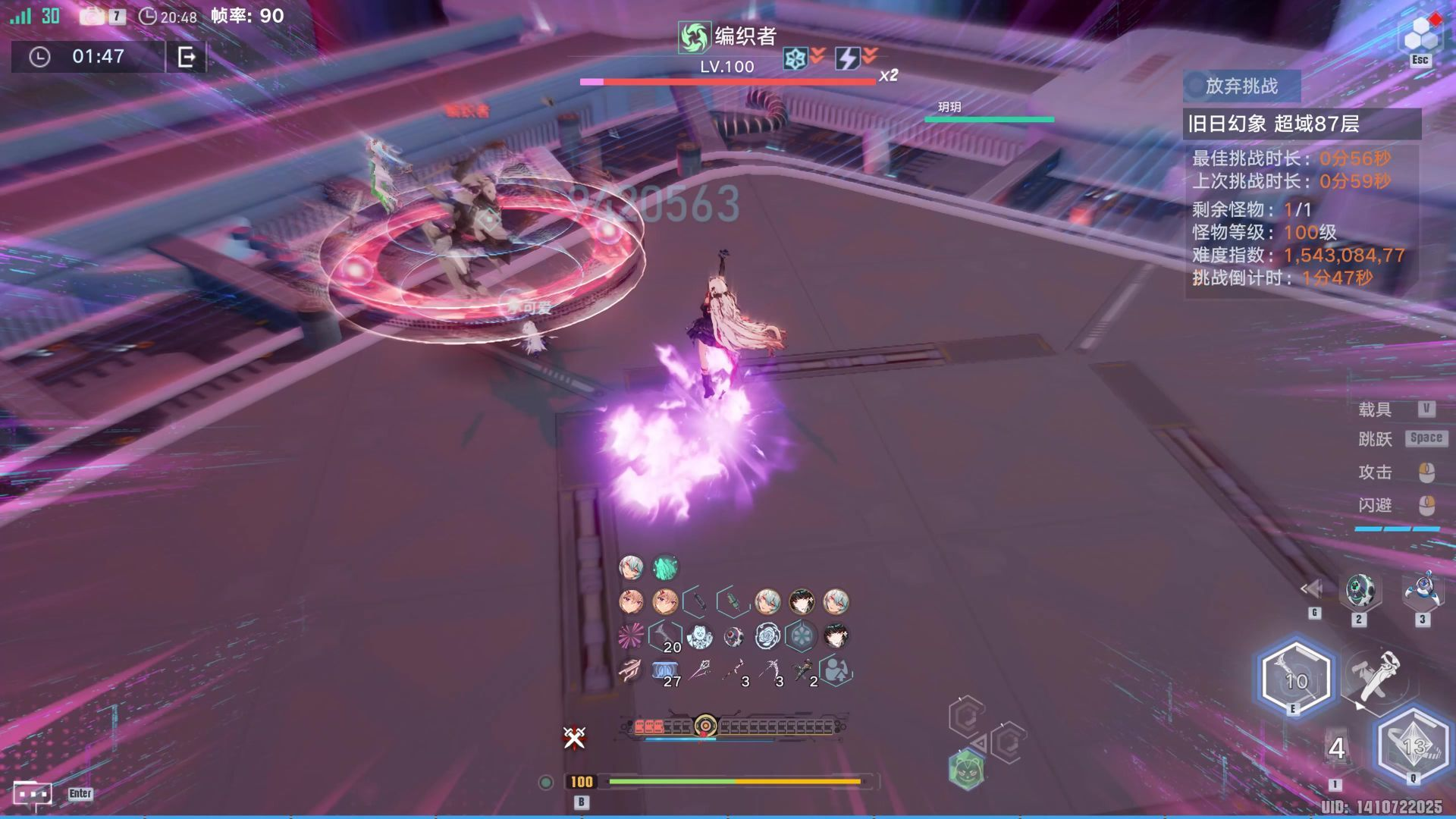
Task: Click the crossed-swords icon beside the charge bar
Action: (575, 737)
